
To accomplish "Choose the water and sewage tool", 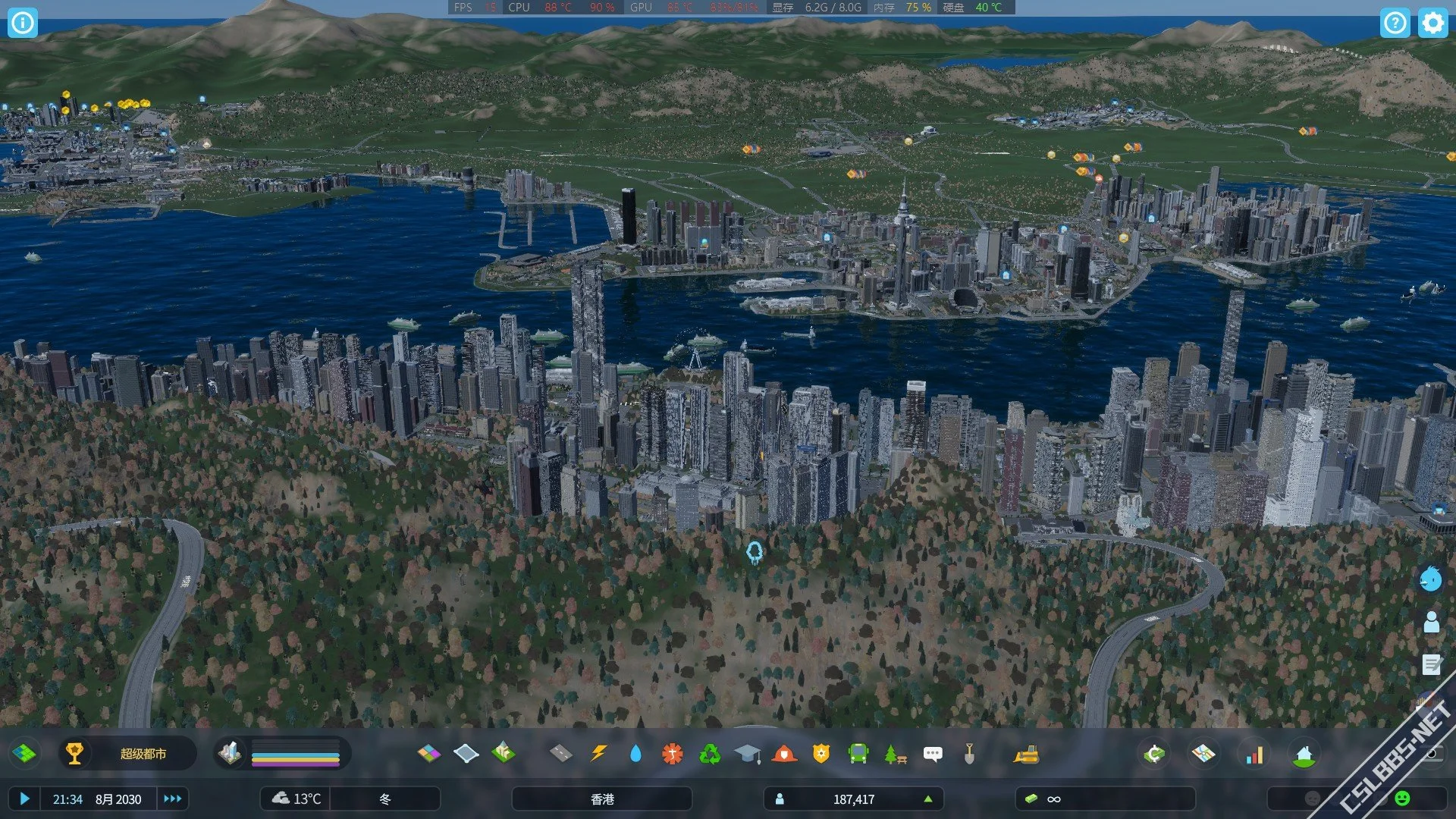I will tap(635, 754).
